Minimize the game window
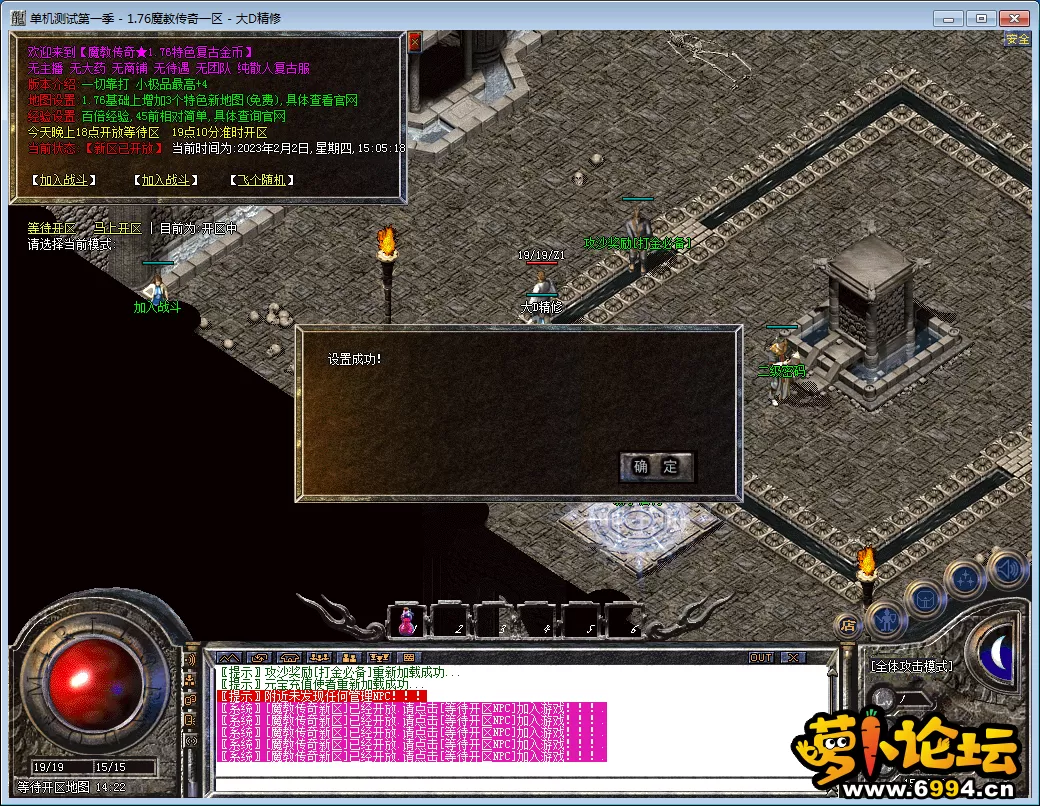 pyautogui.click(x=951, y=18)
